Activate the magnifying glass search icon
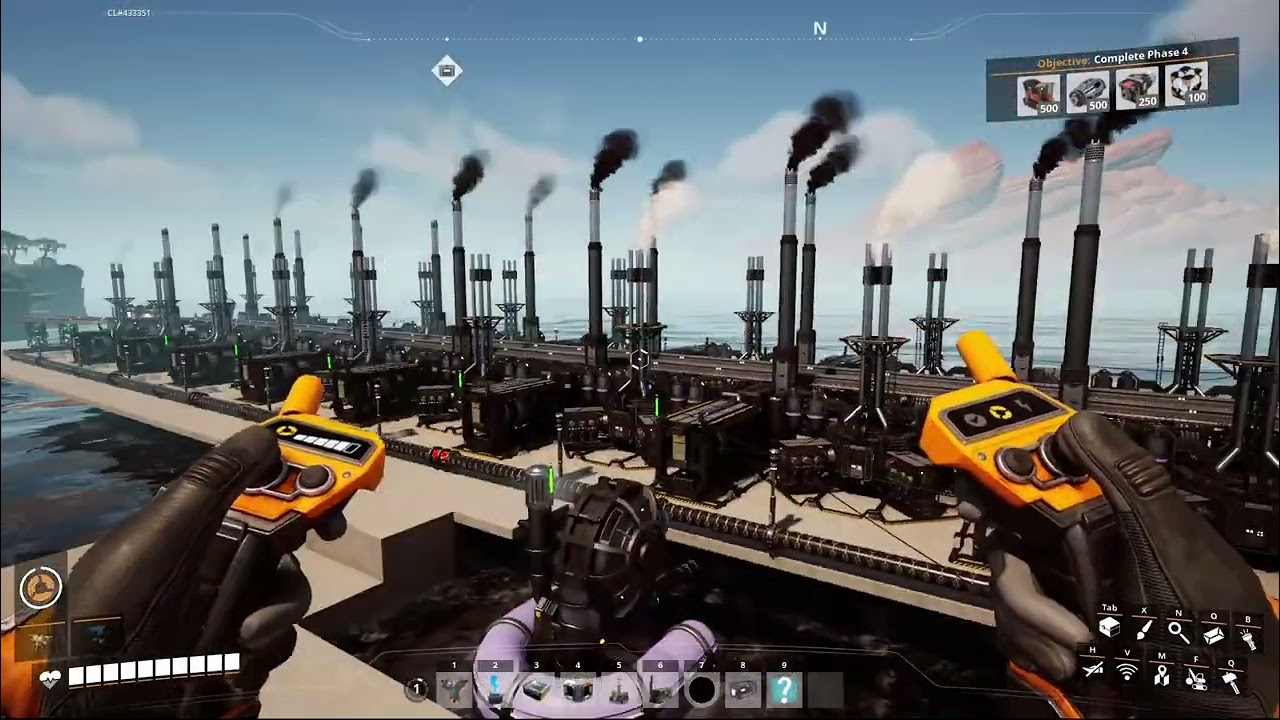Viewport: 1280px width, 720px height. click(1178, 632)
